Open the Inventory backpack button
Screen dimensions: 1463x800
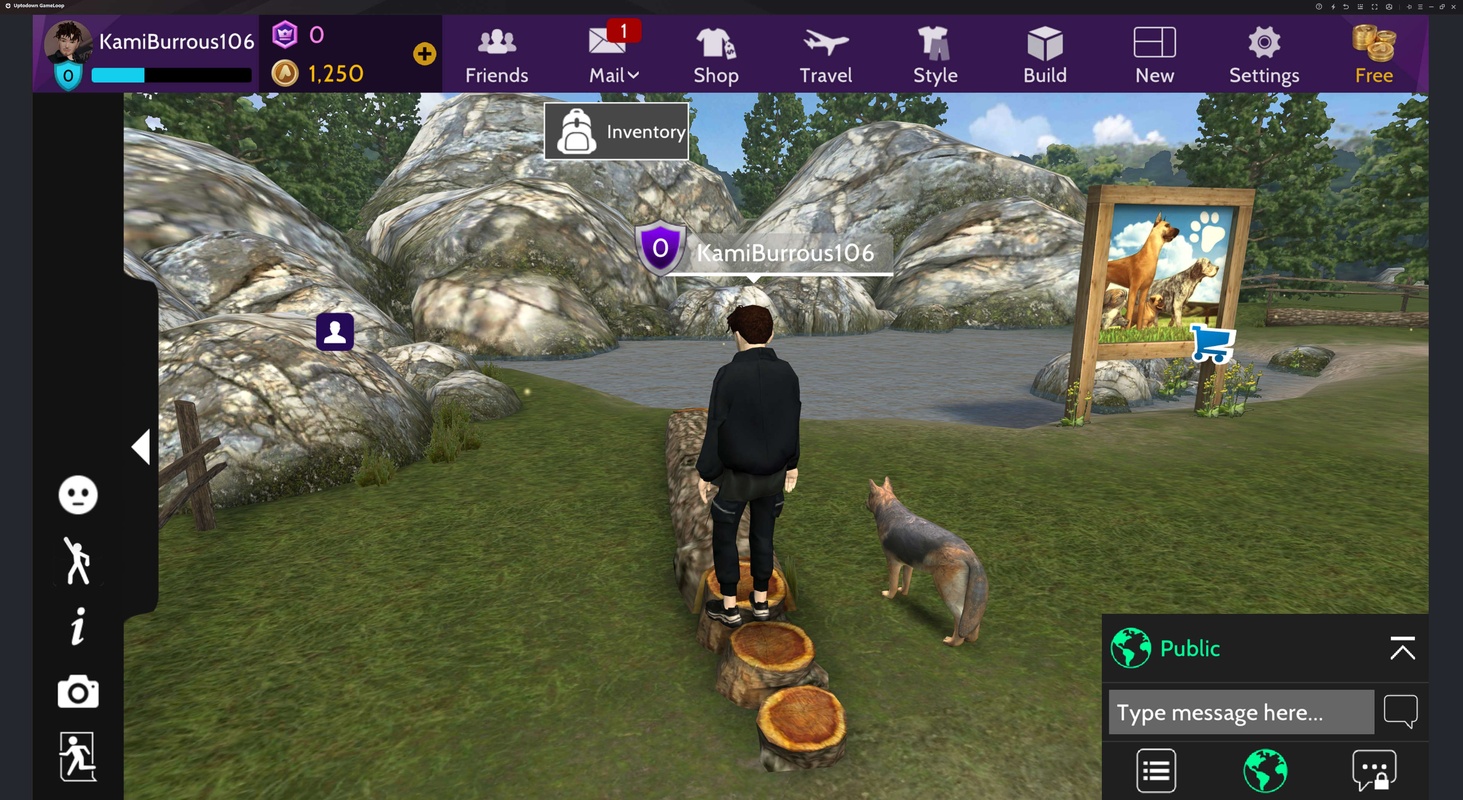point(616,131)
